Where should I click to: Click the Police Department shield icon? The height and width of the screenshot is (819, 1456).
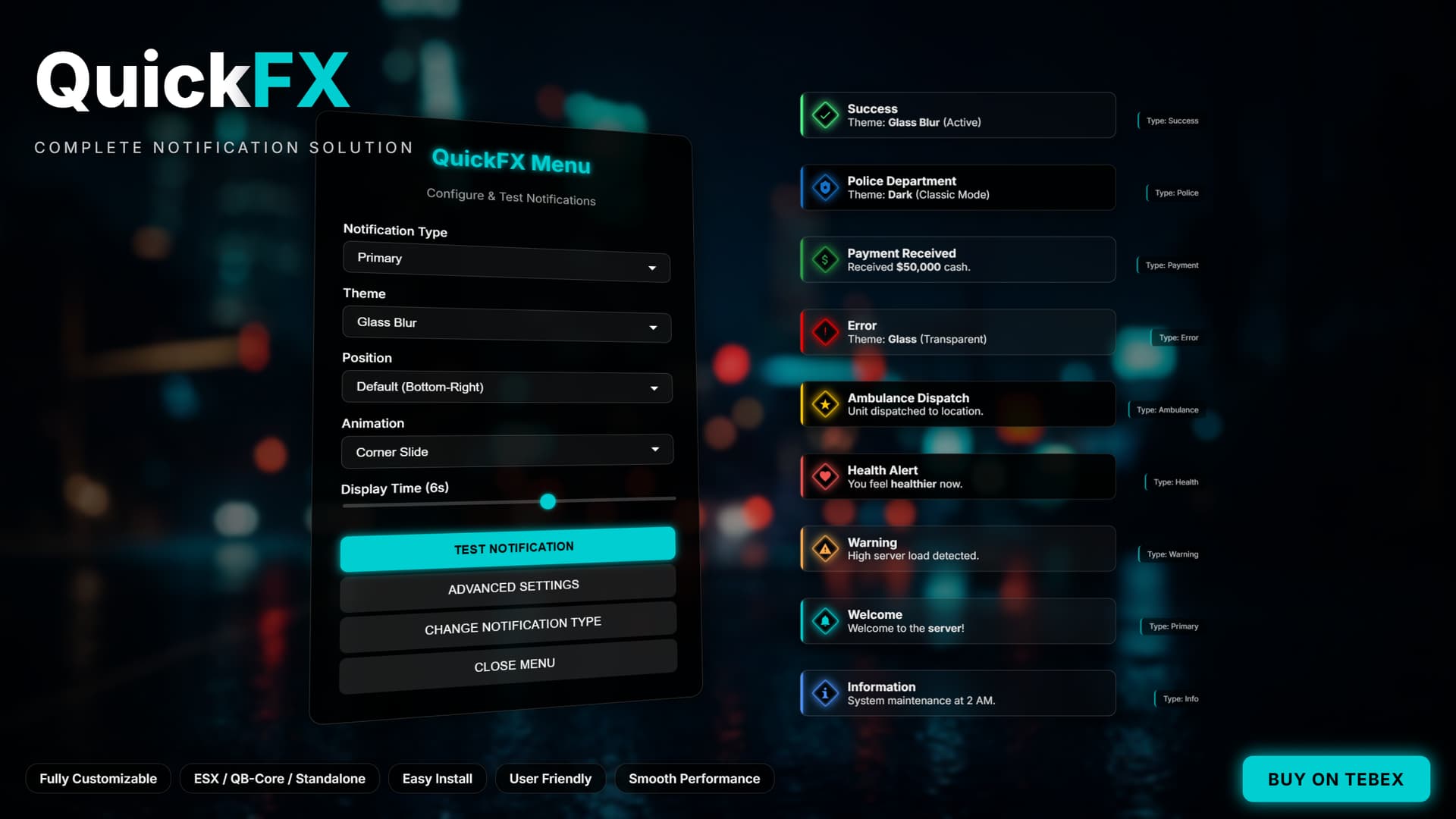(x=824, y=187)
